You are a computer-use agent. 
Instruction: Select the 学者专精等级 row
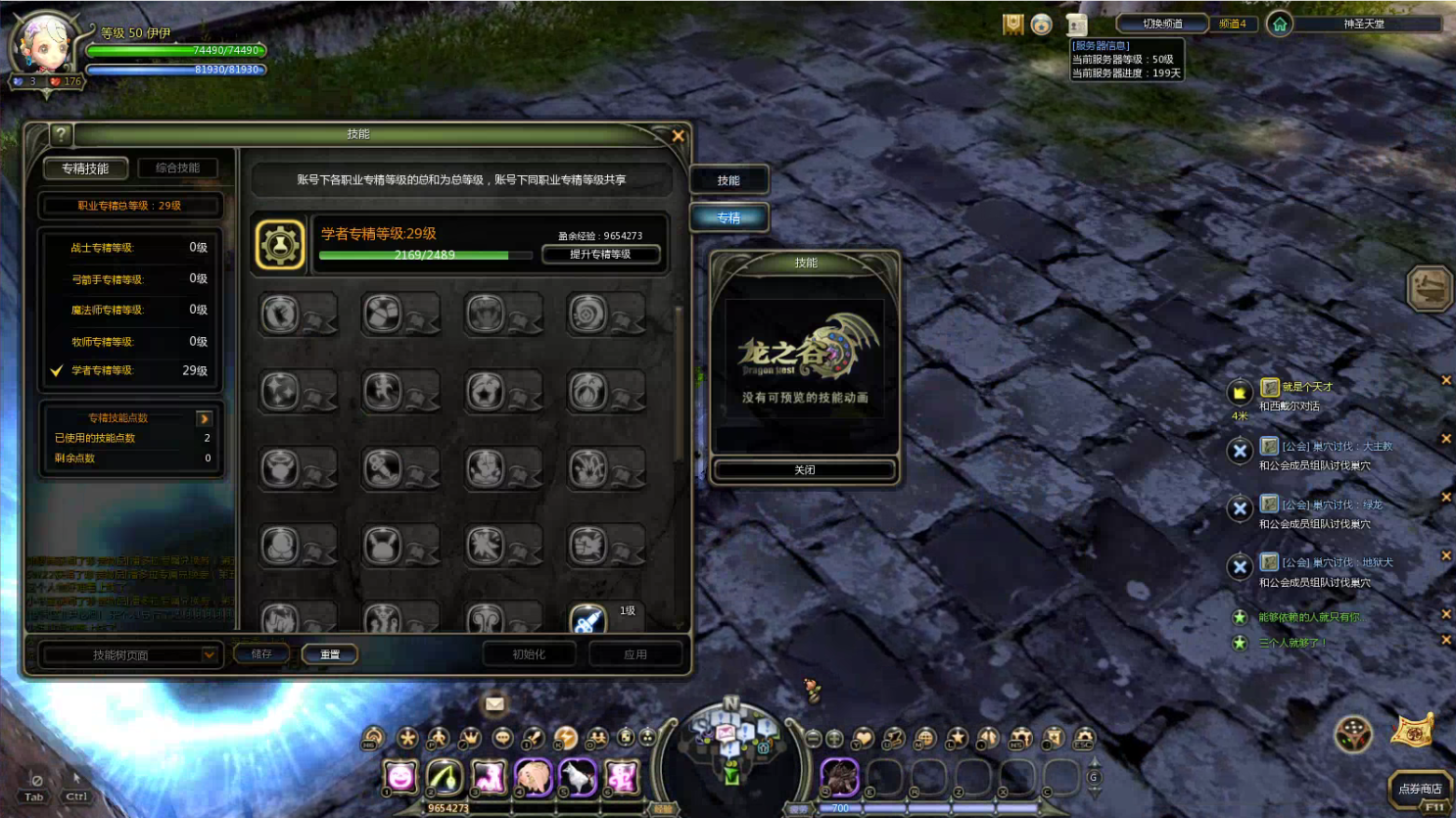130,370
